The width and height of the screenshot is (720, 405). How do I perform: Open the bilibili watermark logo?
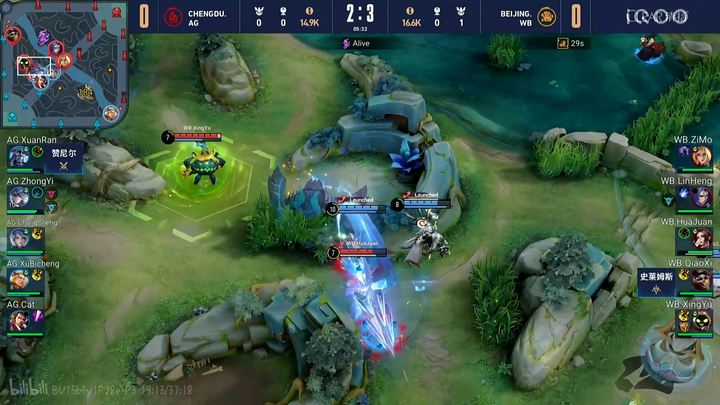[x=22, y=387]
